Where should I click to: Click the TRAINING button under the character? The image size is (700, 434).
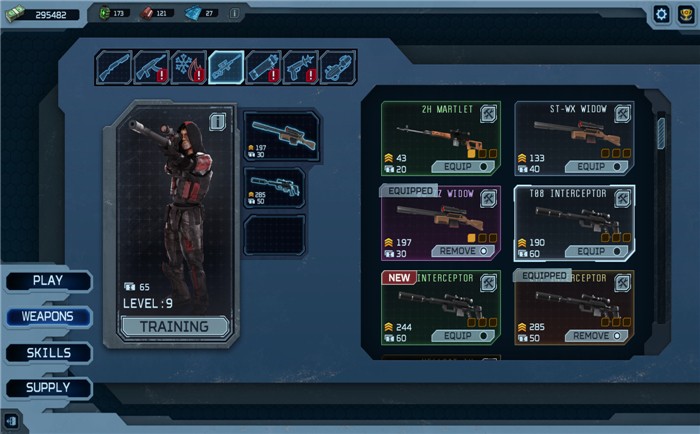pos(174,326)
